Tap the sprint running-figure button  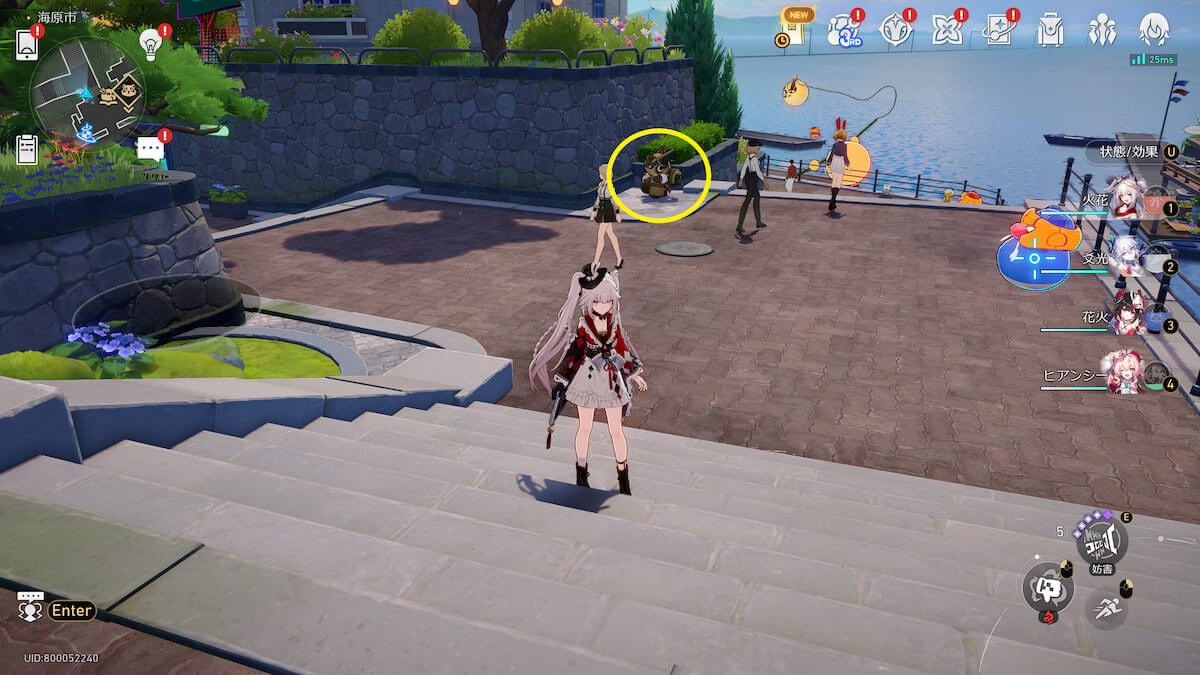[x=1106, y=606]
